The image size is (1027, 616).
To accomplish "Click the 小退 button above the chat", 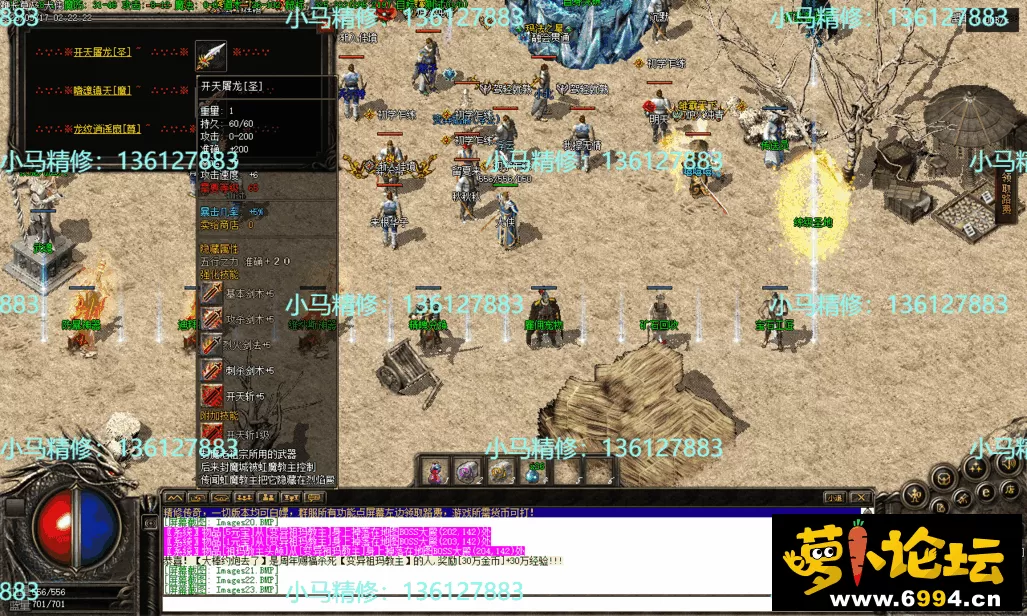I will click(x=833, y=497).
